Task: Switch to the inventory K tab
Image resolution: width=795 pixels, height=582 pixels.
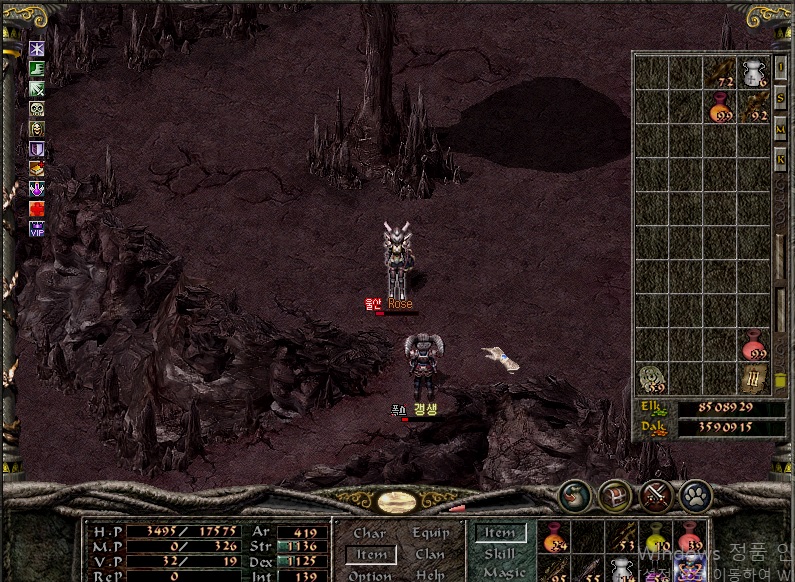Action: 781,158
